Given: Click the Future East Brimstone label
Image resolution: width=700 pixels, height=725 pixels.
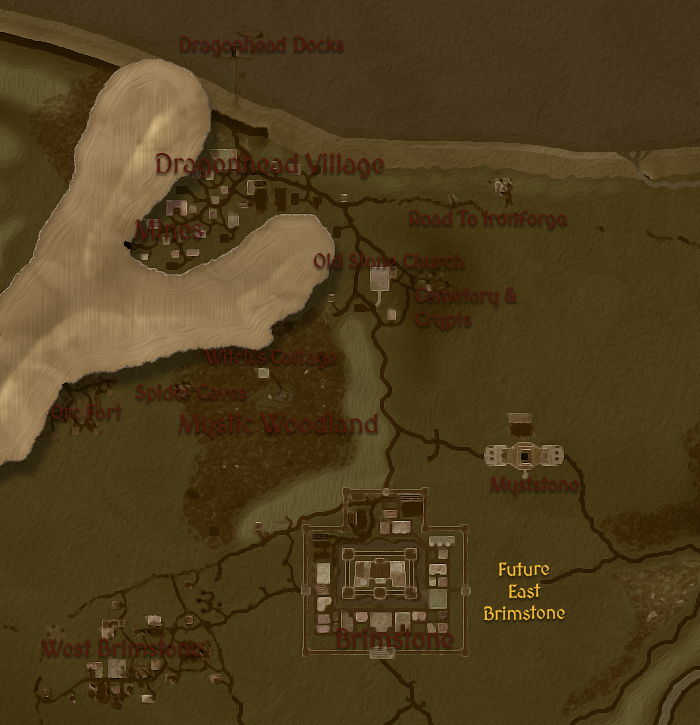Looking at the screenshot, I should (523, 591).
